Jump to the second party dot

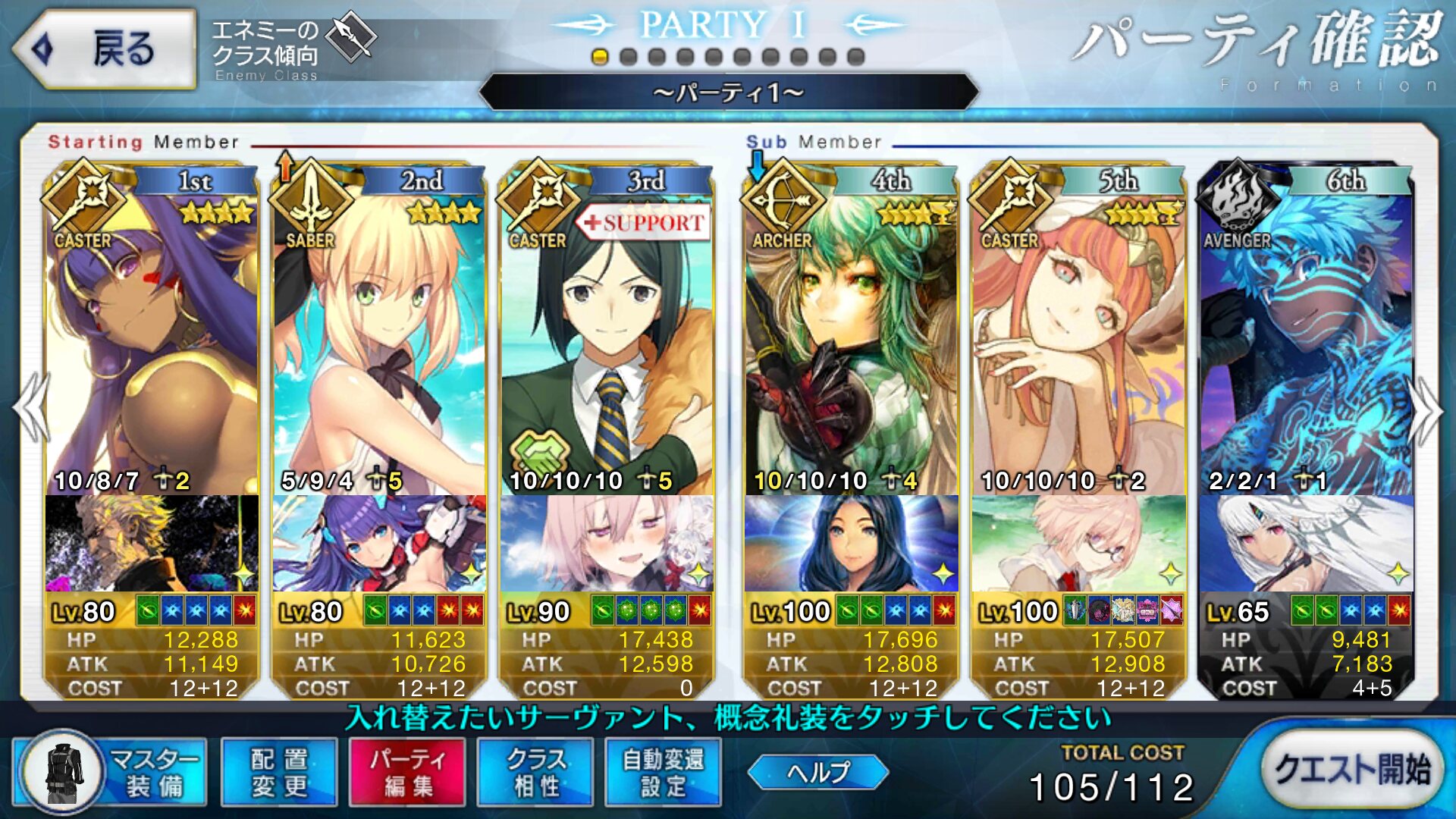[x=628, y=57]
